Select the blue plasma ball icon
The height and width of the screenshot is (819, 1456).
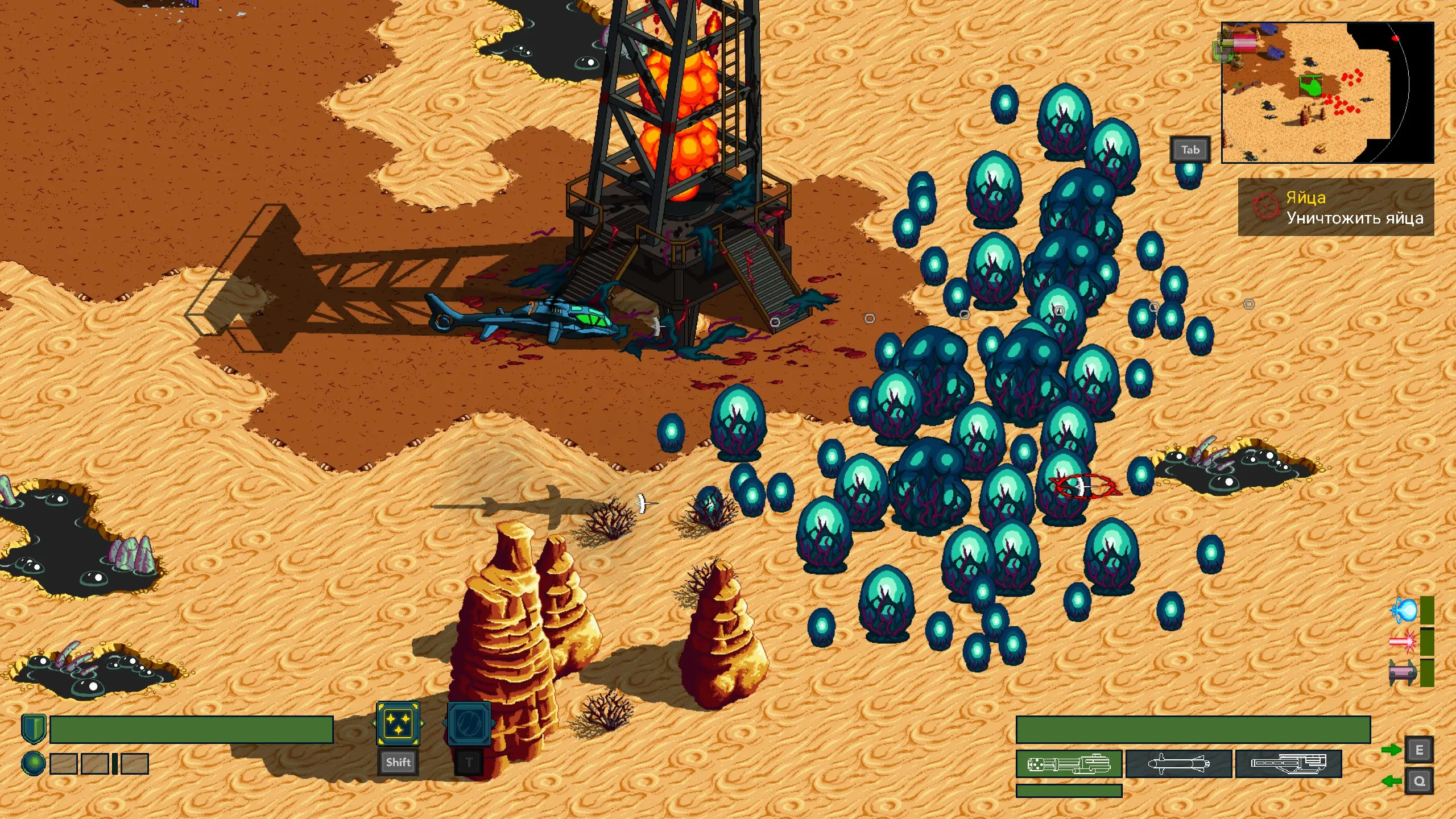1403,610
